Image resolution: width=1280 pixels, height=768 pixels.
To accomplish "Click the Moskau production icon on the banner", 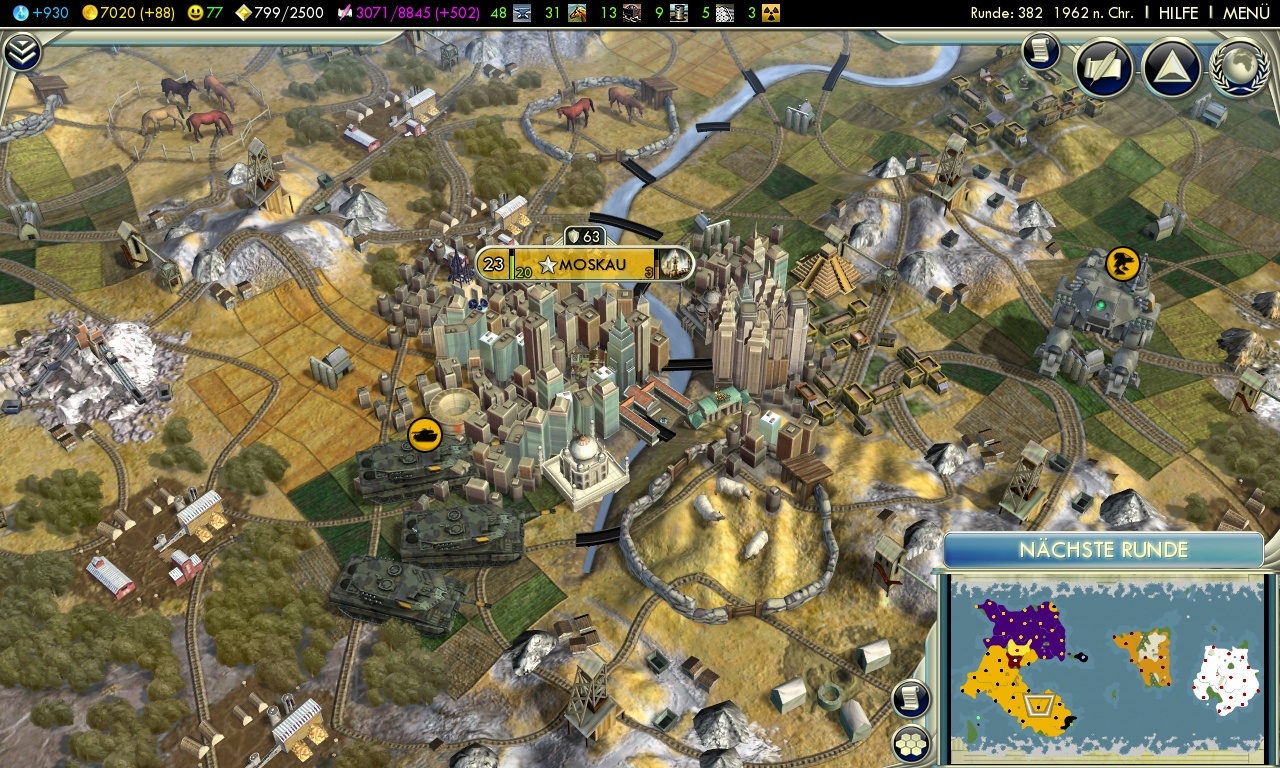I will pos(675,265).
